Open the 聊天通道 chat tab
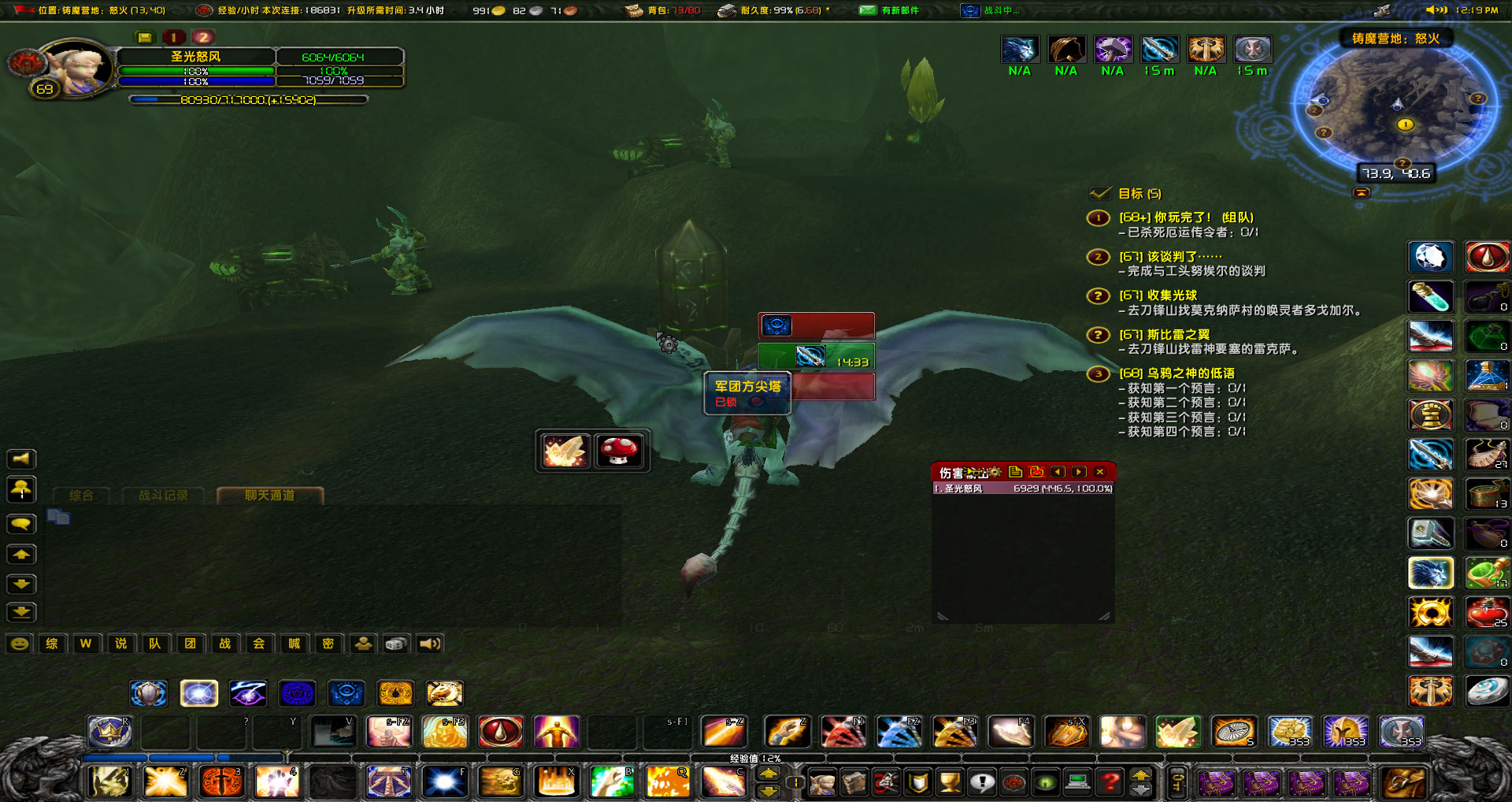The image size is (1512, 802). click(x=270, y=496)
